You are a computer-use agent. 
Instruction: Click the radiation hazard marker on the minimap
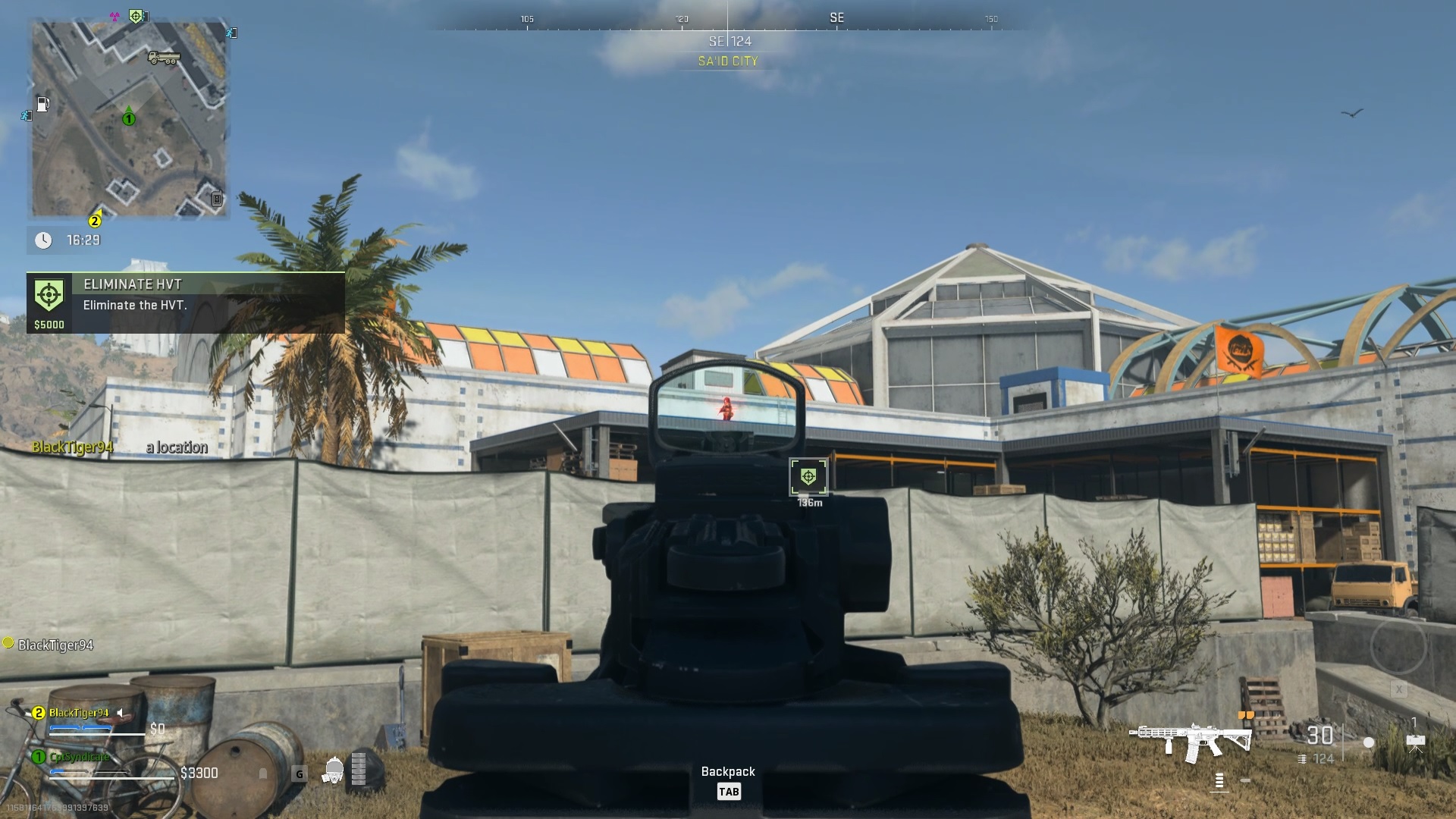point(114,16)
